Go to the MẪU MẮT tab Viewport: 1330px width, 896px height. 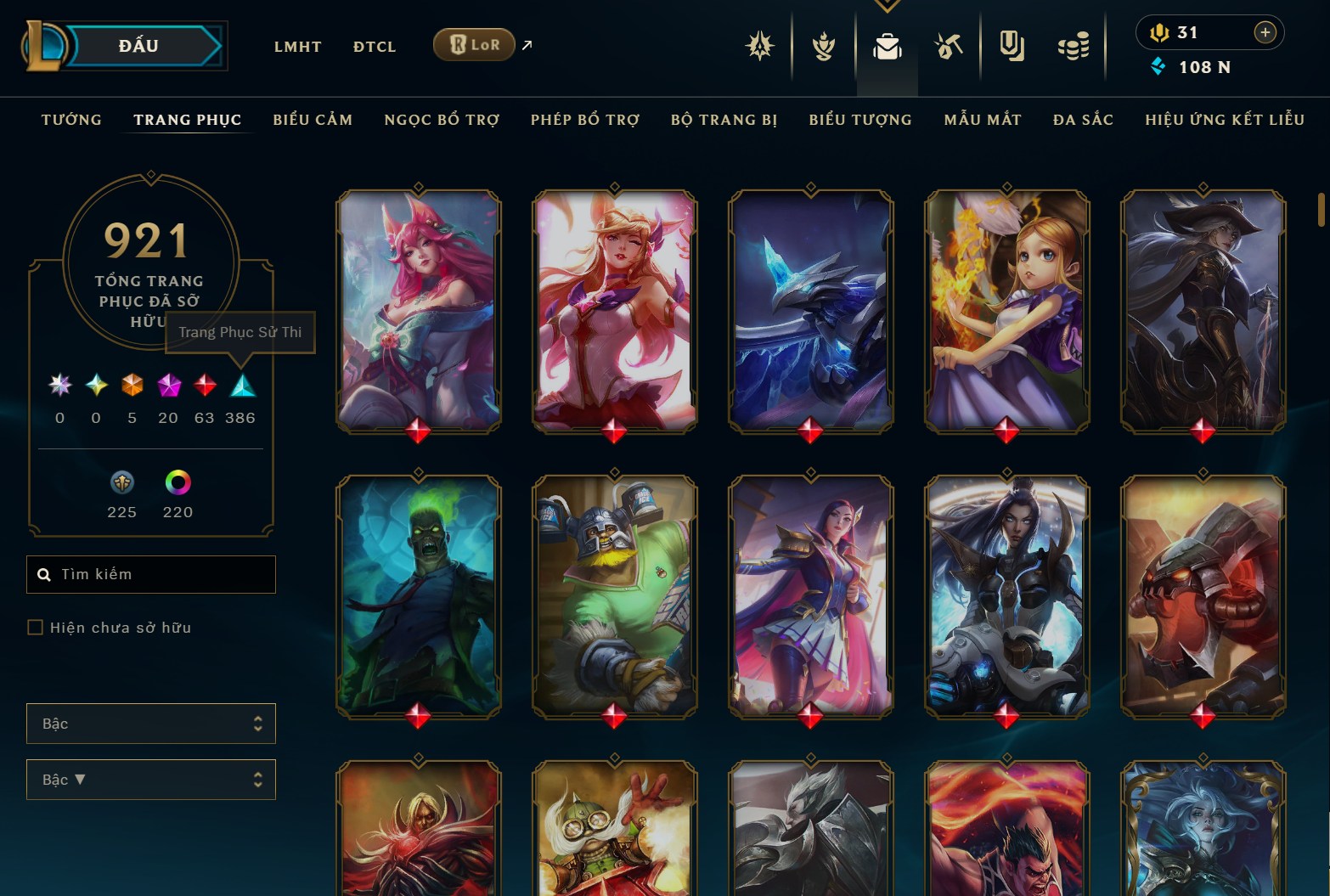click(x=983, y=120)
